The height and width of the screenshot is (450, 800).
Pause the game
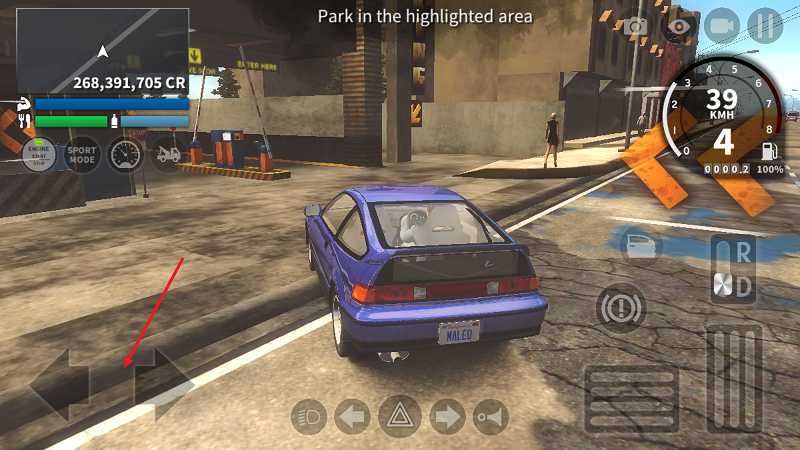click(765, 25)
